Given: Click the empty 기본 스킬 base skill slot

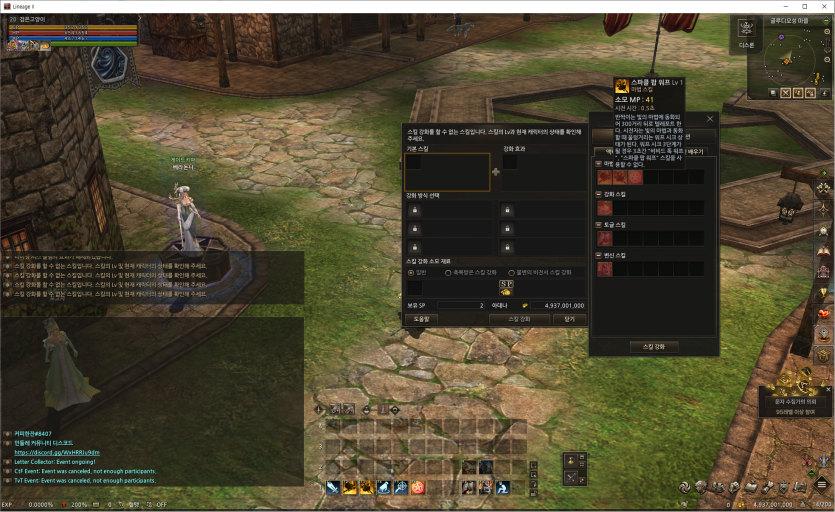Looking at the screenshot, I should (x=446, y=171).
